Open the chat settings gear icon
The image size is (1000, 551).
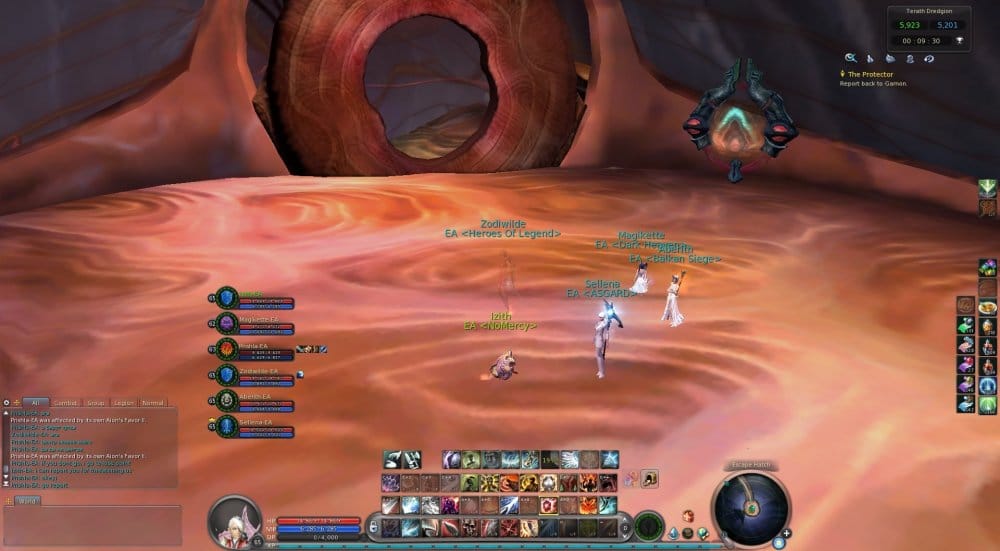[x=6, y=402]
